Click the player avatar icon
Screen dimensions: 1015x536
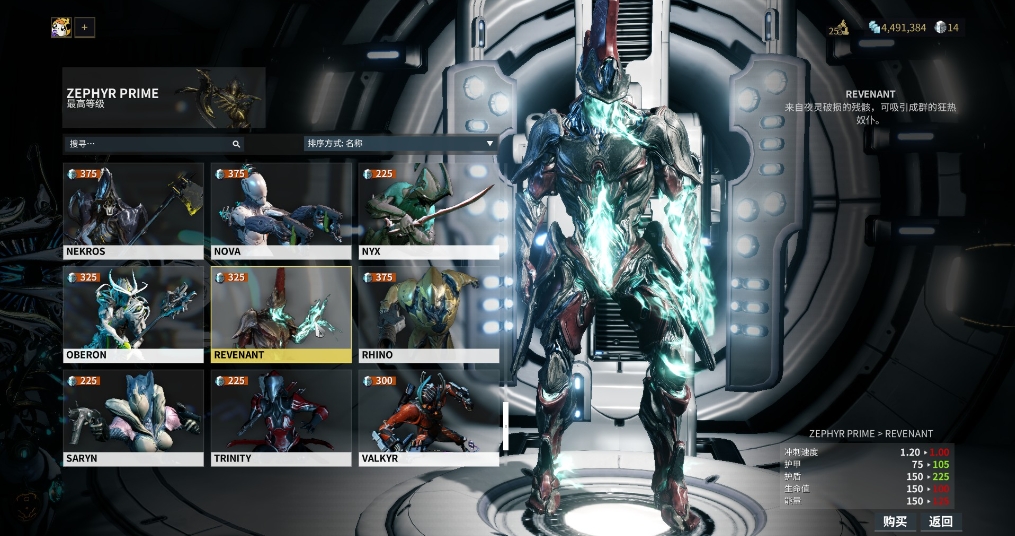(x=61, y=27)
